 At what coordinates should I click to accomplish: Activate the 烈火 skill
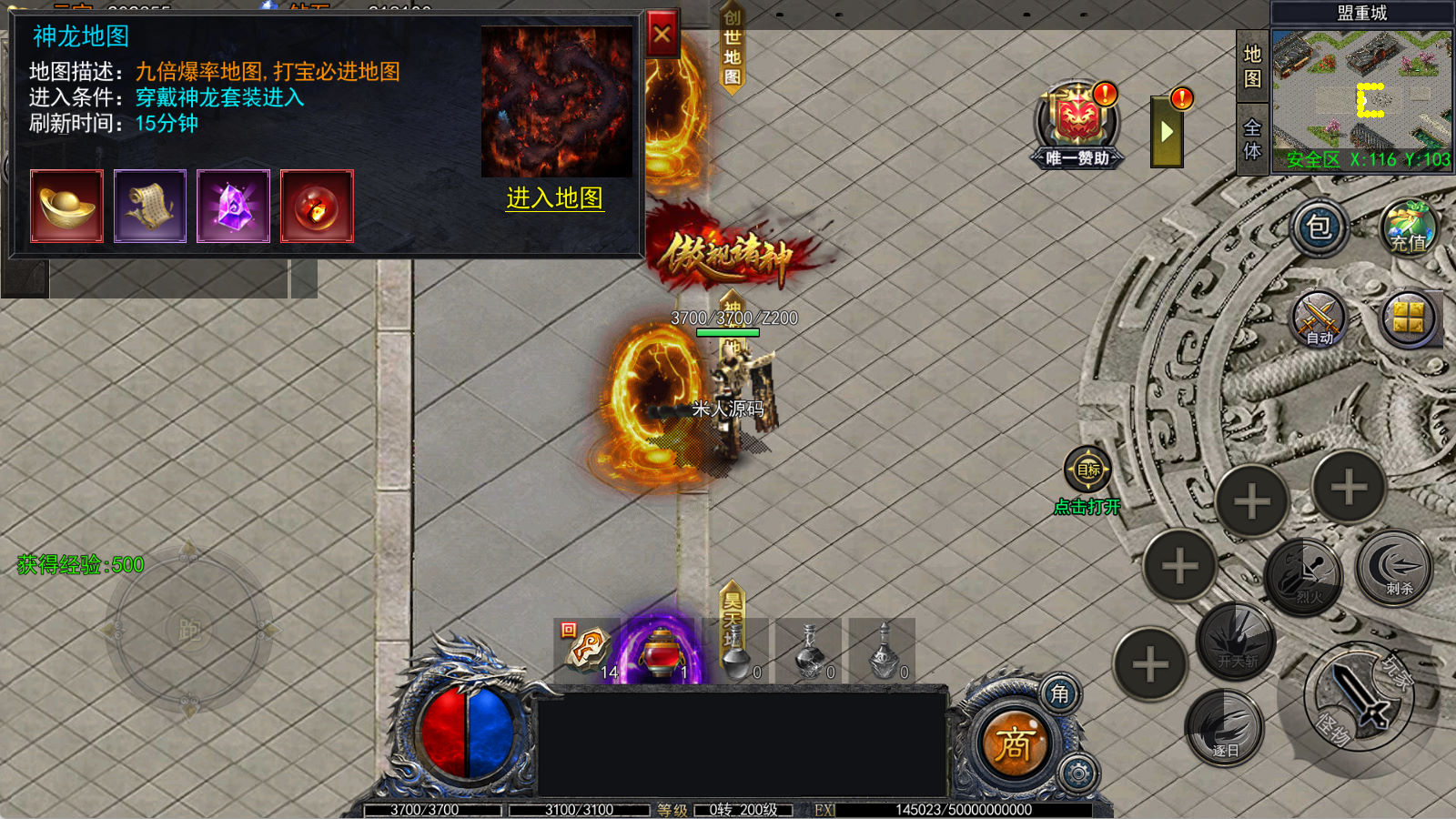tap(1306, 576)
